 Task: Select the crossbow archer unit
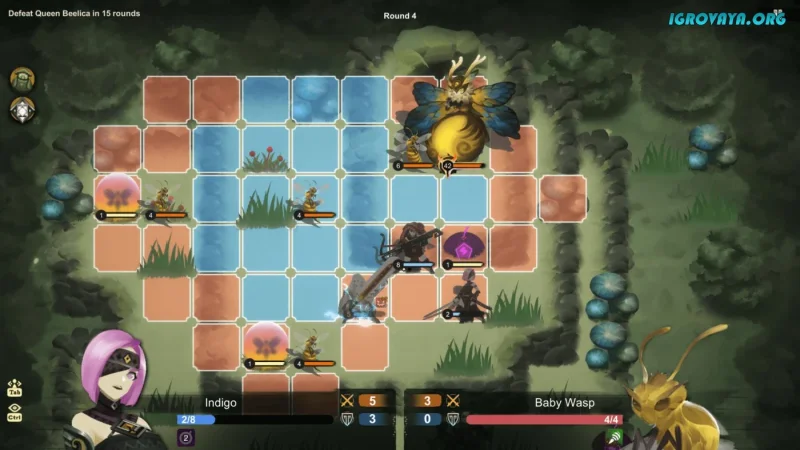click(414, 244)
